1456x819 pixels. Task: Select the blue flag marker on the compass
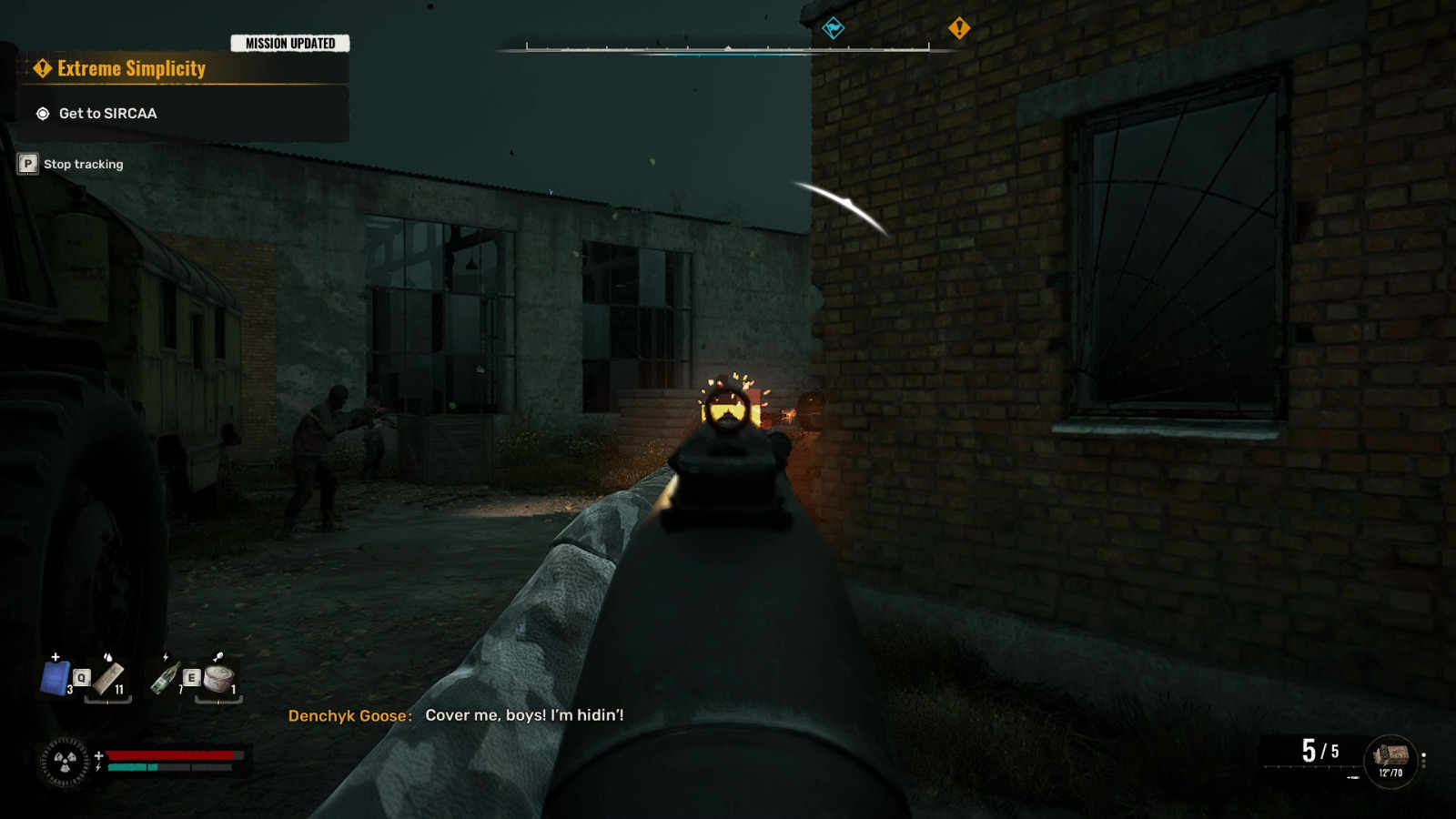pos(833,27)
